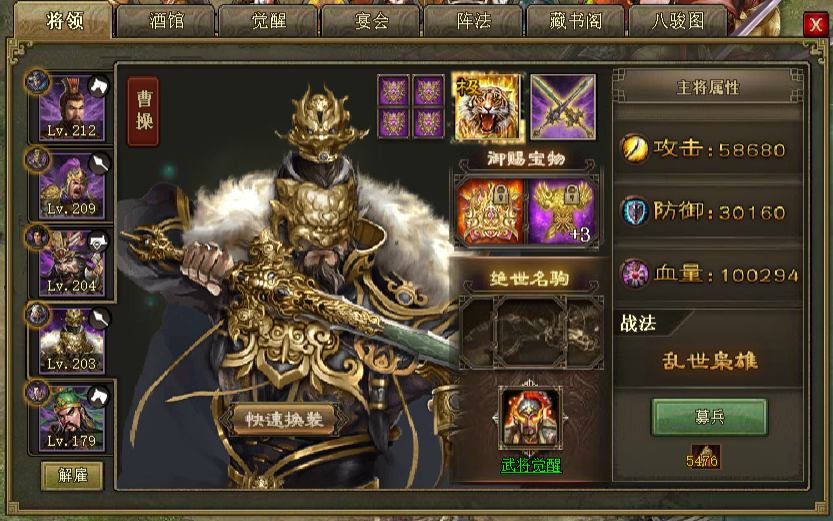Close the generals window with red X

coord(812,26)
